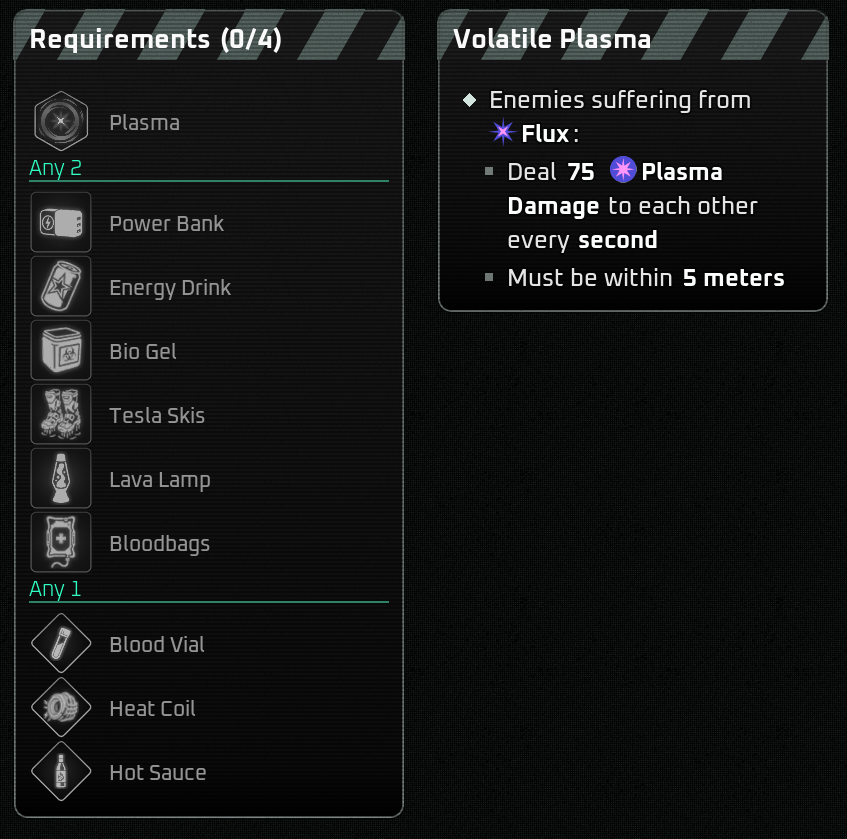Click the Heat Coil item

[61, 708]
